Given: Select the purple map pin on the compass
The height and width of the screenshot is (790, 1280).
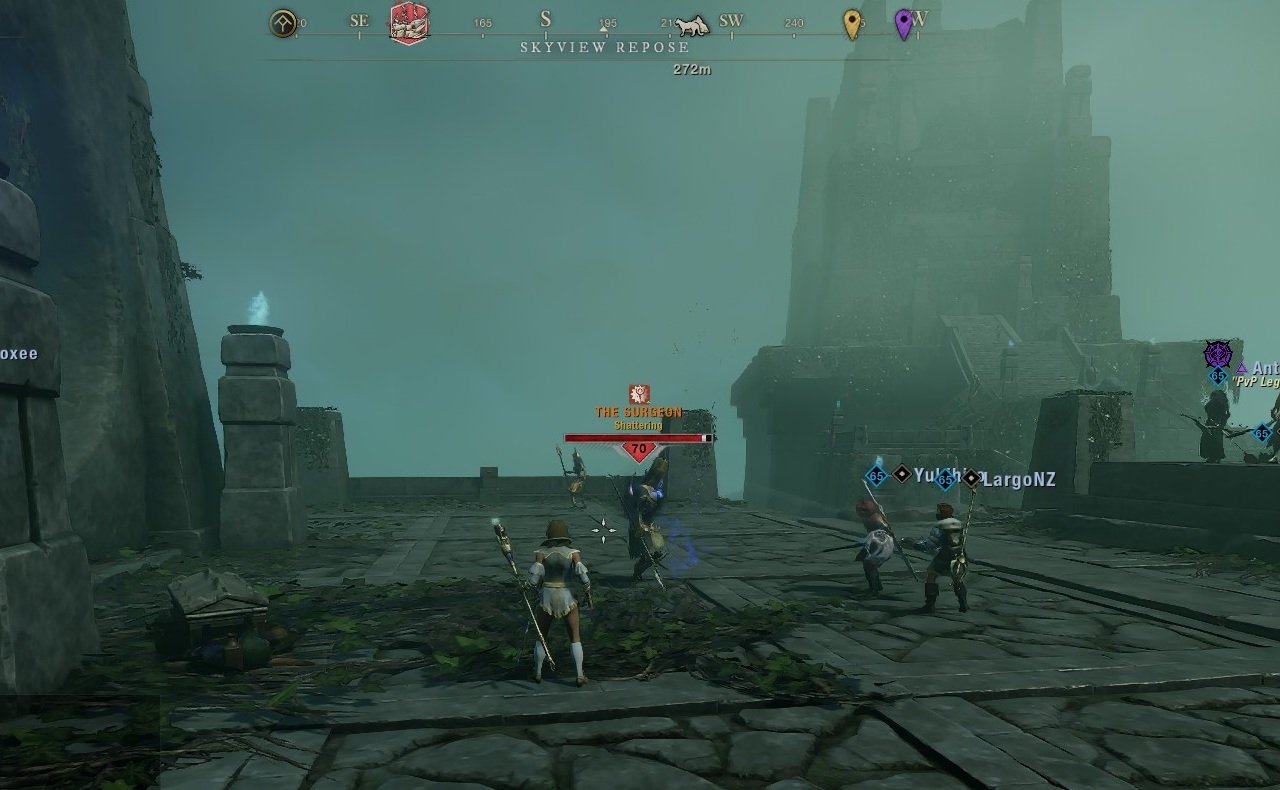Looking at the screenshot, I should 904,23.
